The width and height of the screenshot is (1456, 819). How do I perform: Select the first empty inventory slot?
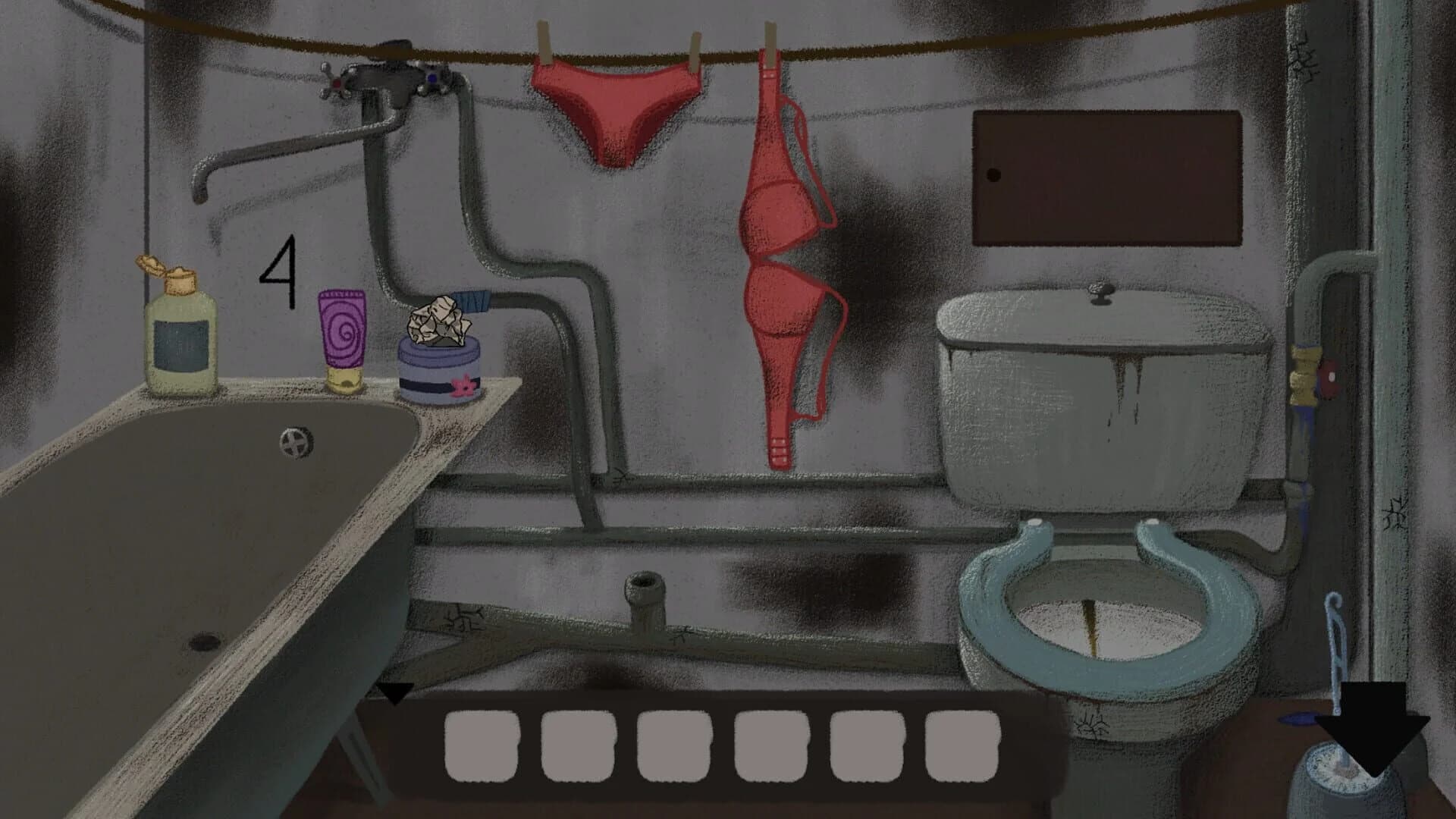tap(480, 747)
